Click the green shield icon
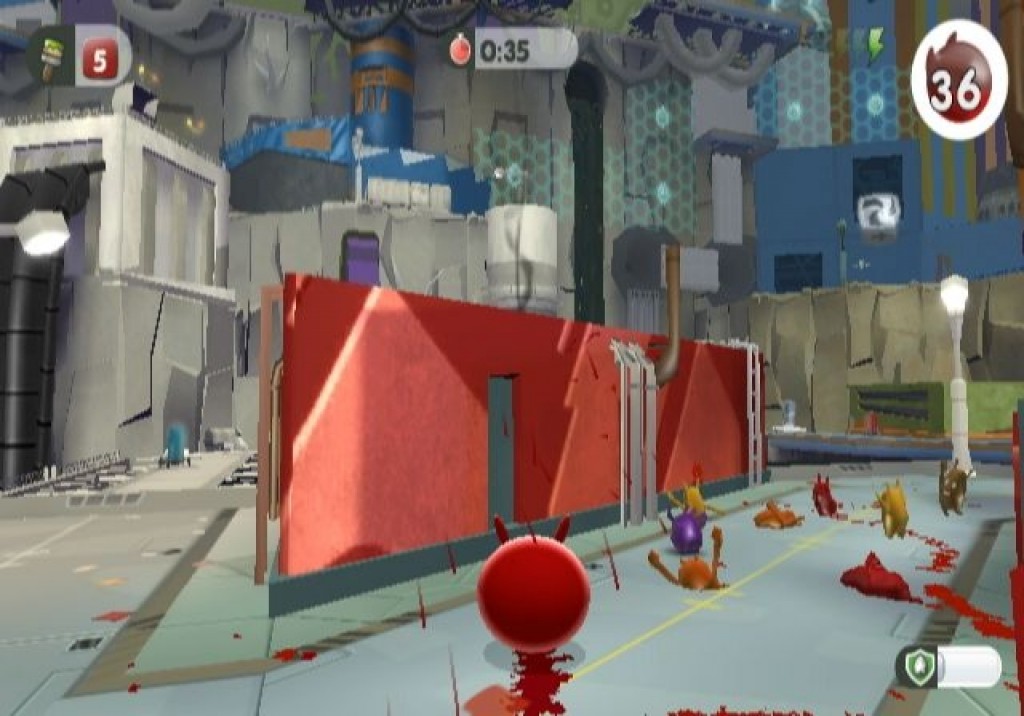The image size is (1024, 716). pos(918,666)
